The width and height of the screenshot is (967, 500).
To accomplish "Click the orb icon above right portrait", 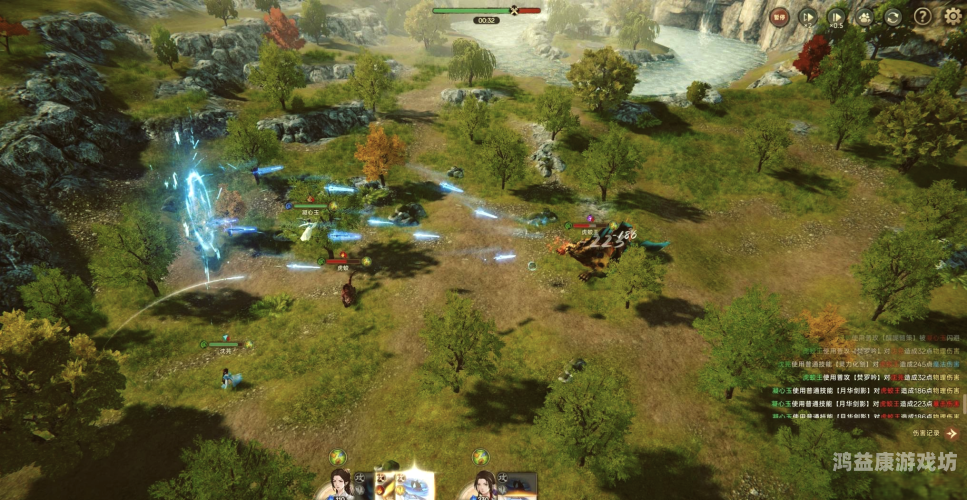I will [481, 457].
